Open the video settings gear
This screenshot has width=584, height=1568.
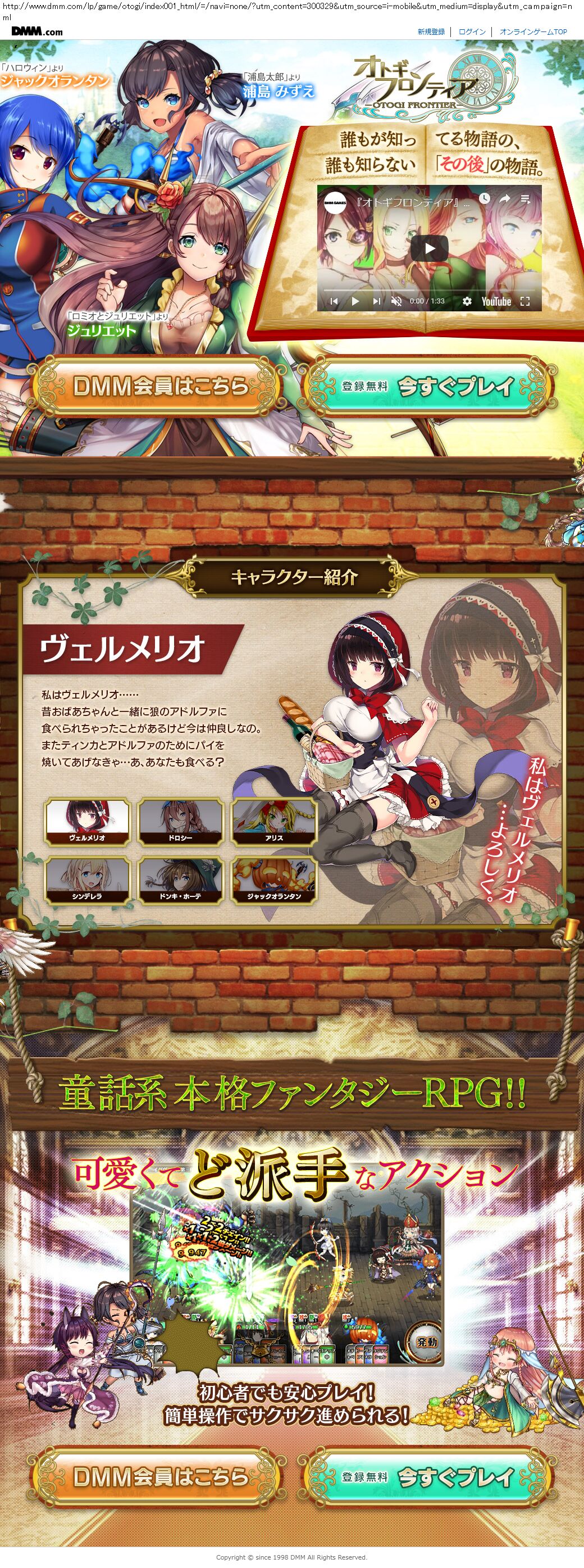coord(467,301)
